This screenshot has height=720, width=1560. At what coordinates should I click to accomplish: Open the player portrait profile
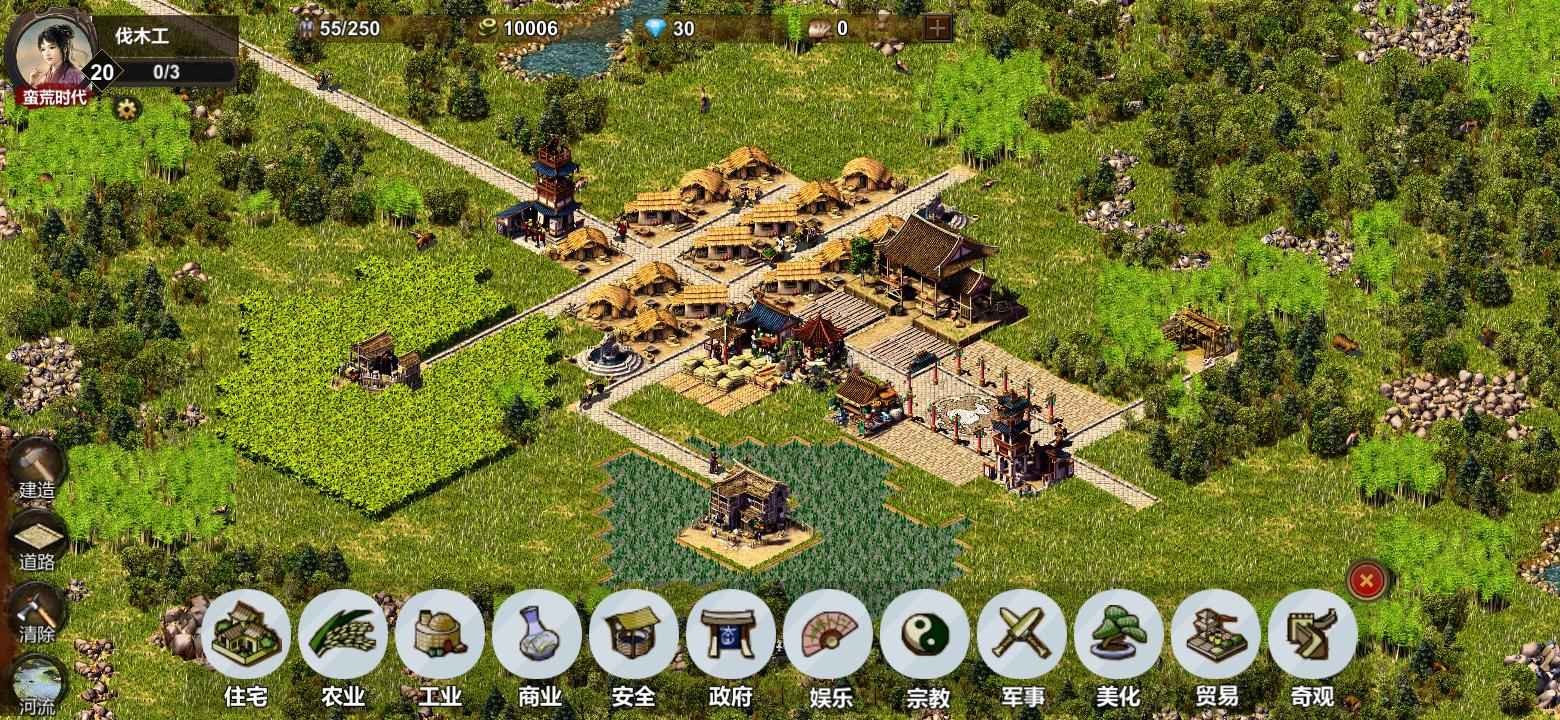coord(49,50)
